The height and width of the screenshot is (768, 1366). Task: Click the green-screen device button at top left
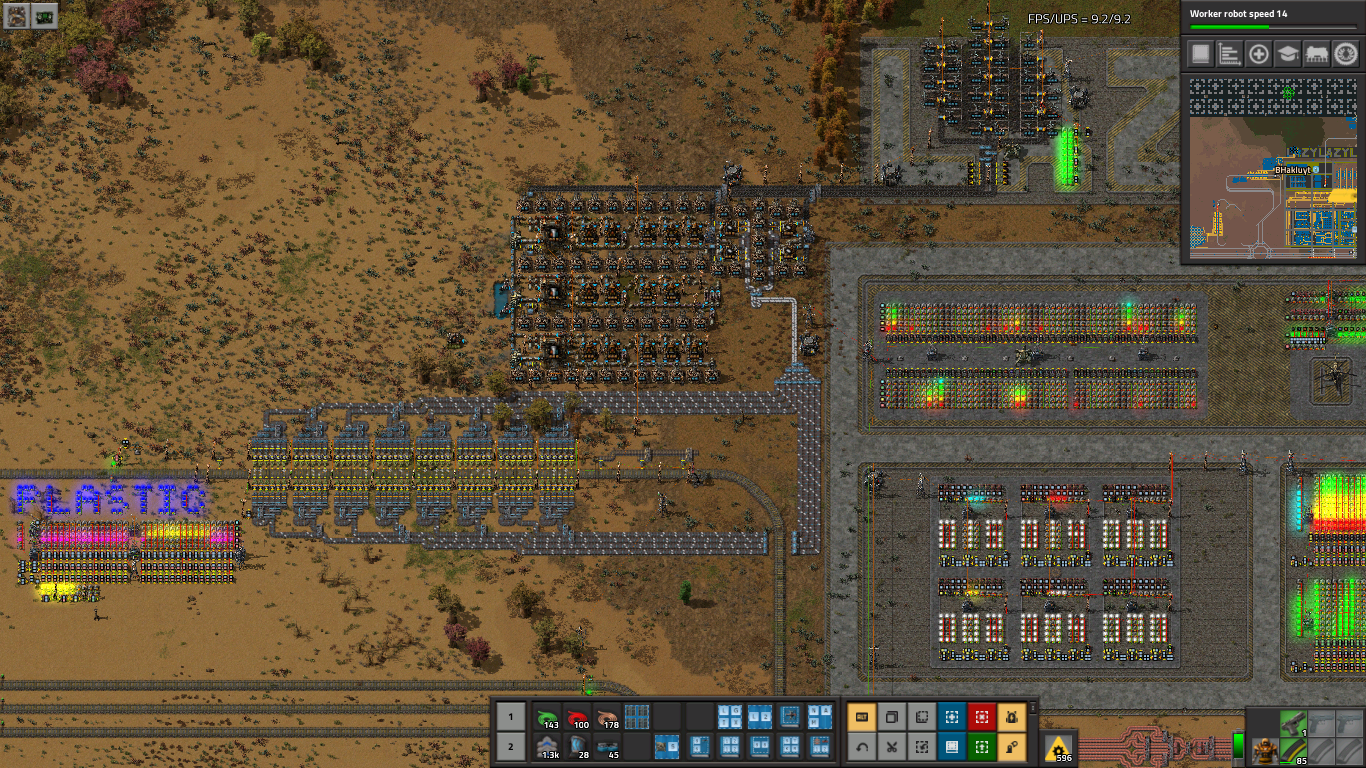pyautogui.click(x=44, y=15)
